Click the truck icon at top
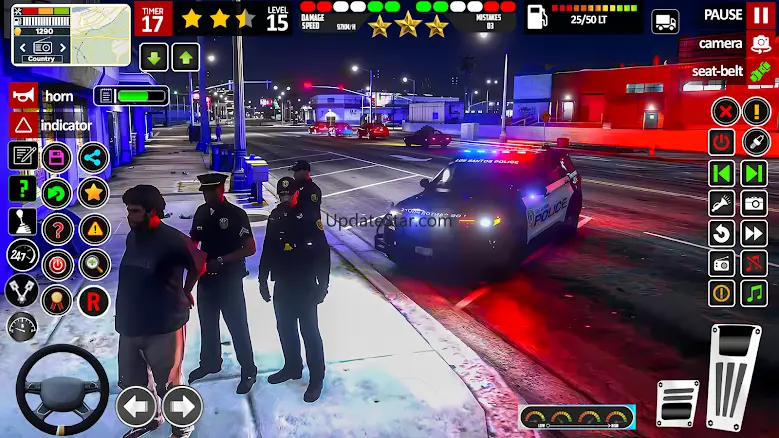The image size is (779, 438). point(665,21)
